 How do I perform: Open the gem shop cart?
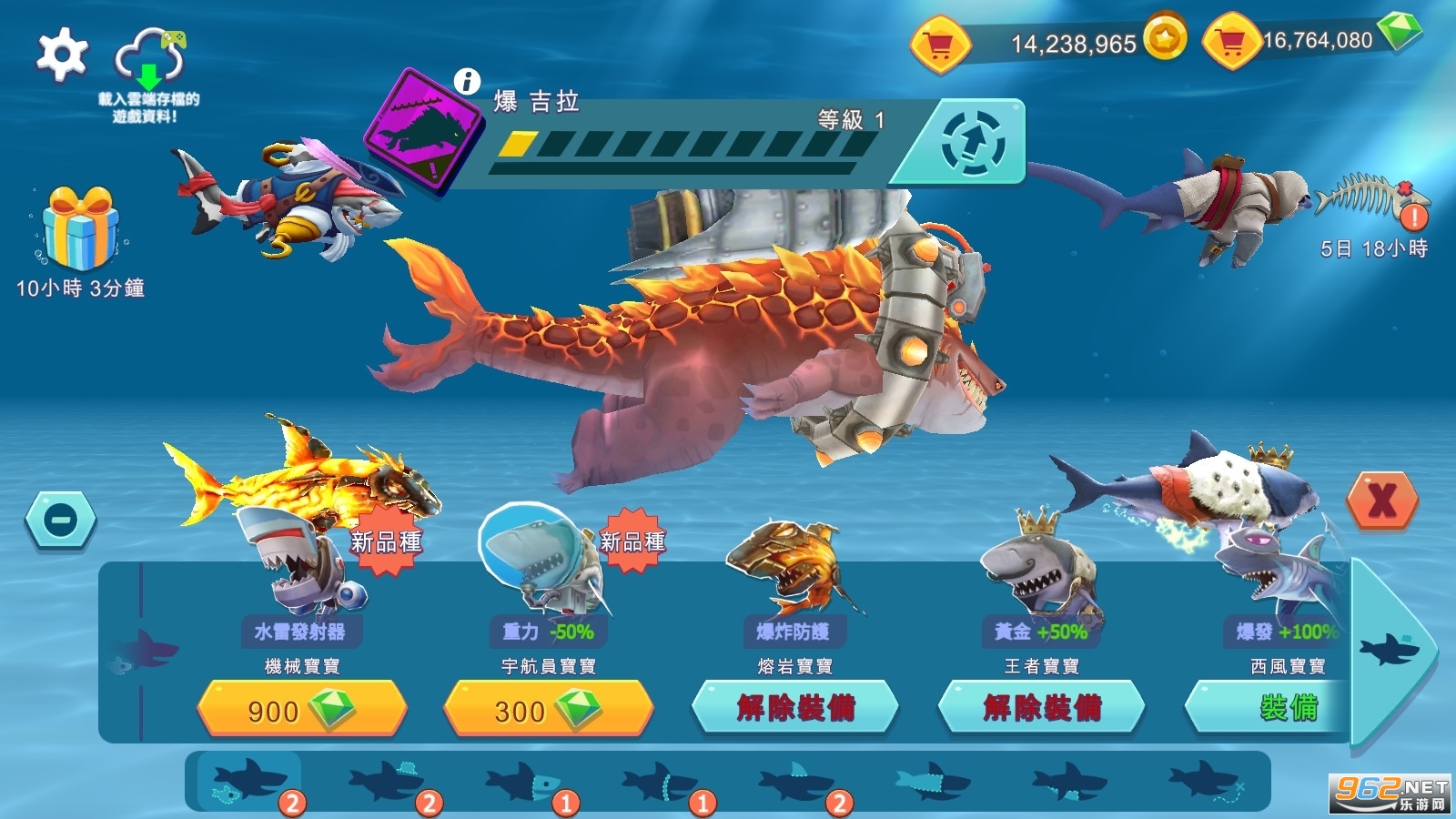click(x=1230, y=41)
